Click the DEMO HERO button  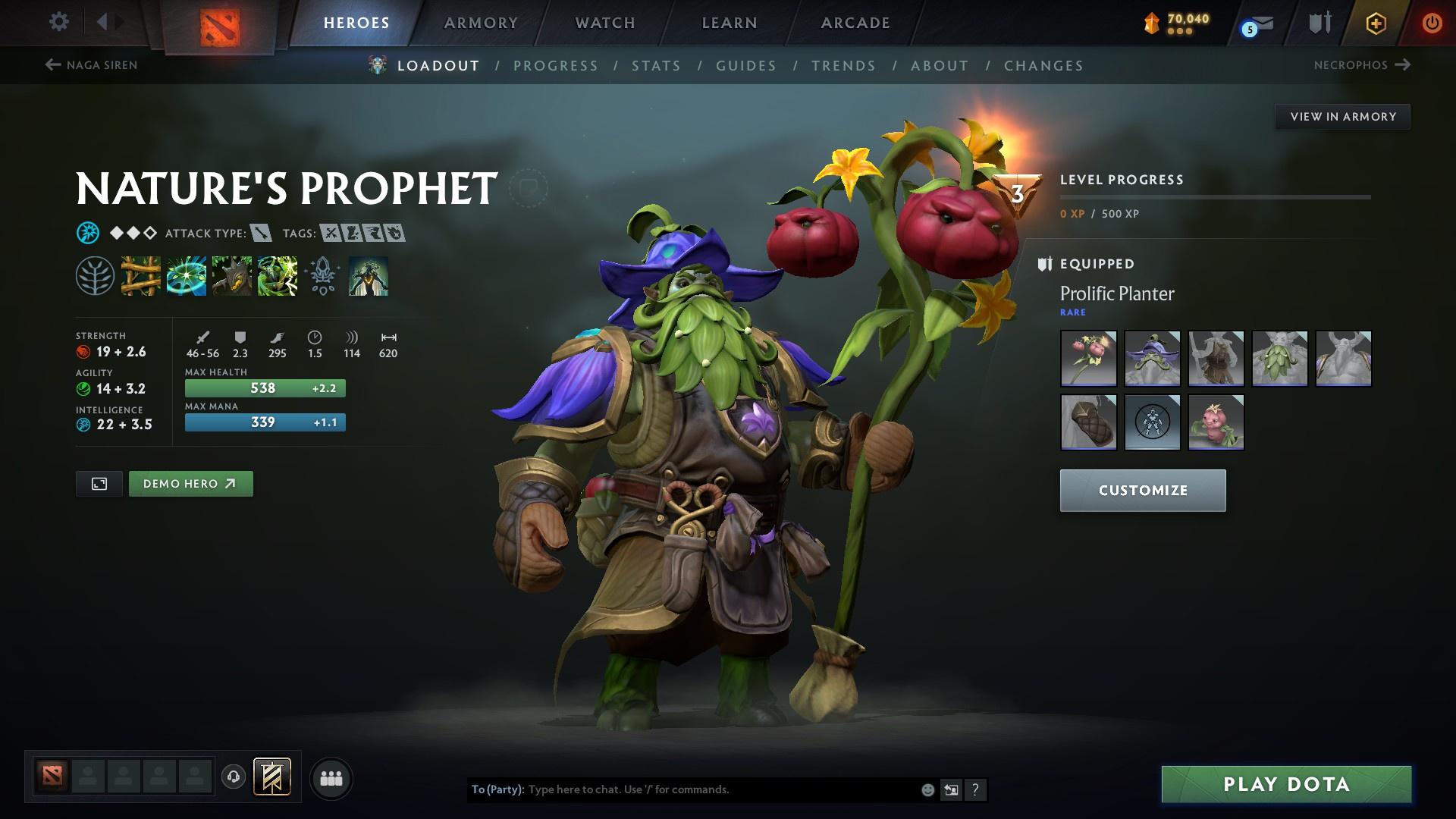pos(190,483)
